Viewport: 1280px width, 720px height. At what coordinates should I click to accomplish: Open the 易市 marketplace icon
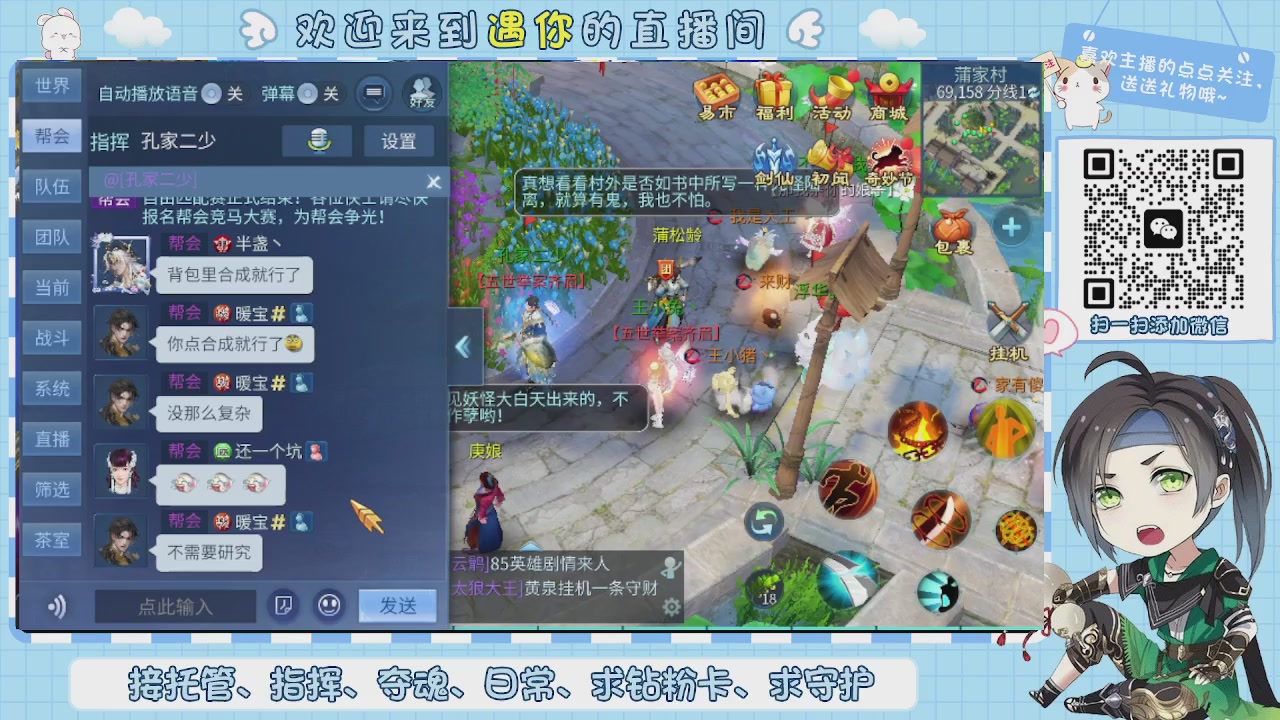pyautogui.click(x=718, y=90)
